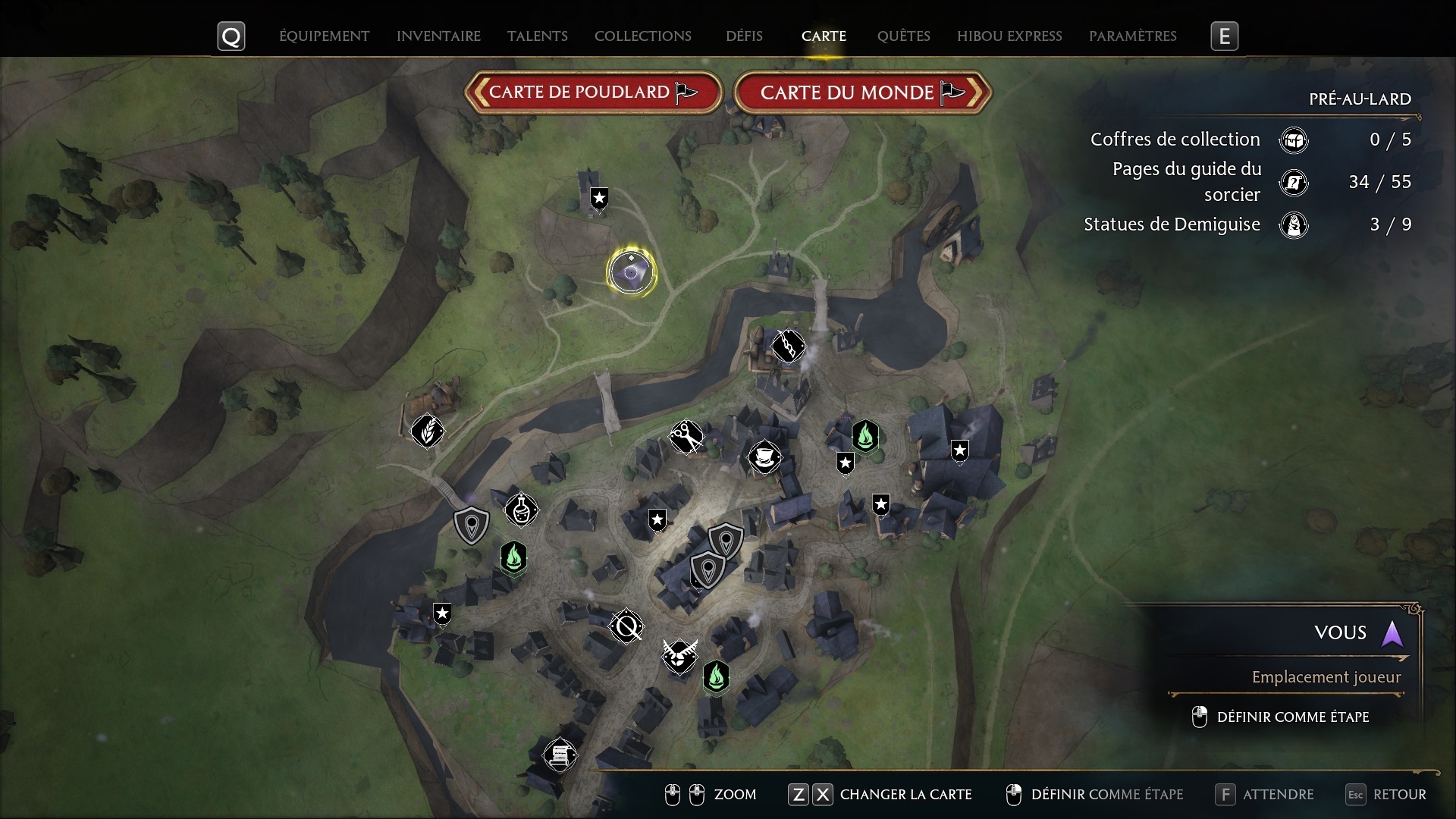Select the wheat leaf shop marker
This screenshot has width=1456, height=819.
(427, 431)
